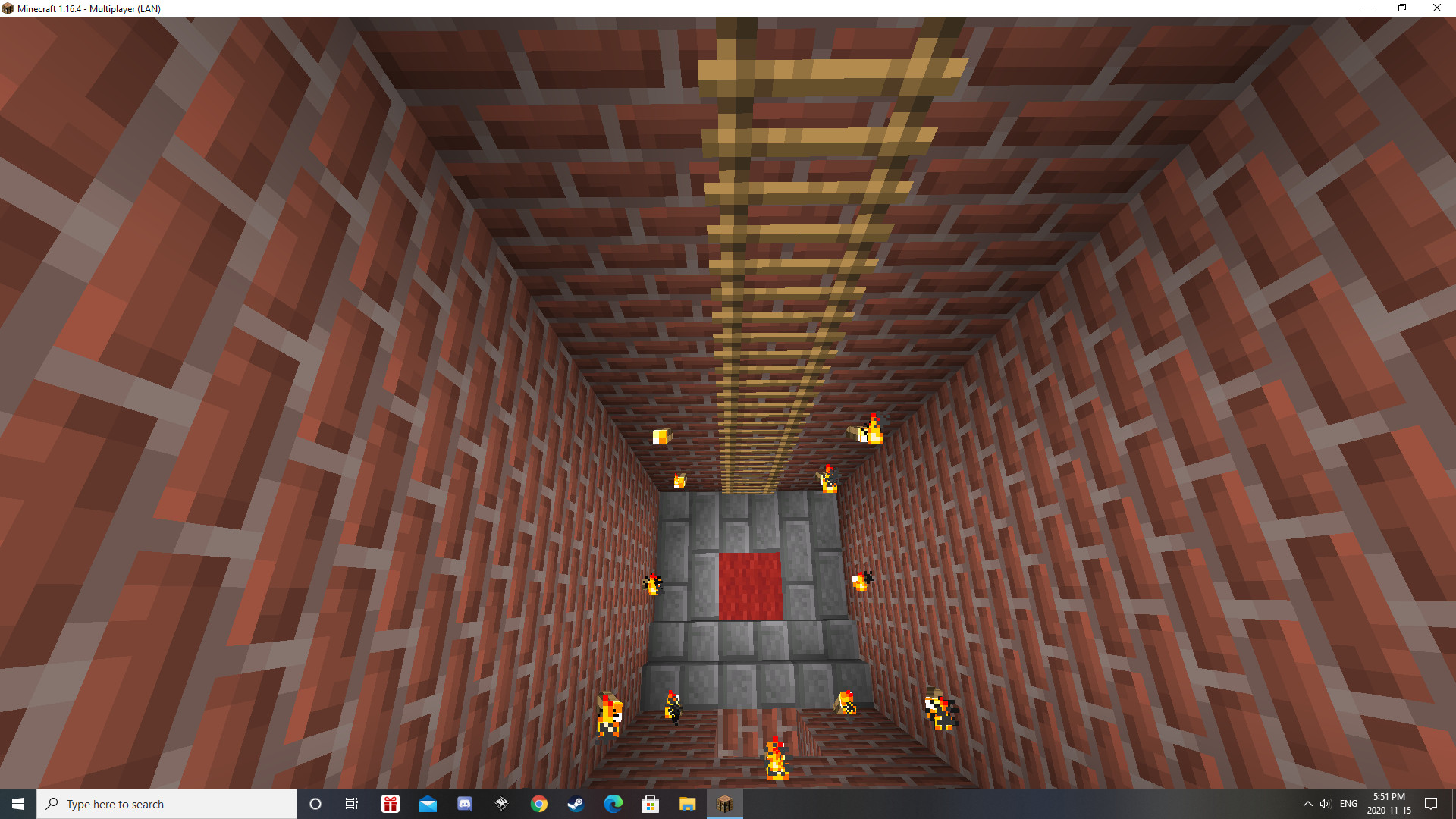Image resolution: width=1456 pixels, height=819 pixels.
Task: Open the Steam client
Action: pyautogui.click(x=576, y=803)
